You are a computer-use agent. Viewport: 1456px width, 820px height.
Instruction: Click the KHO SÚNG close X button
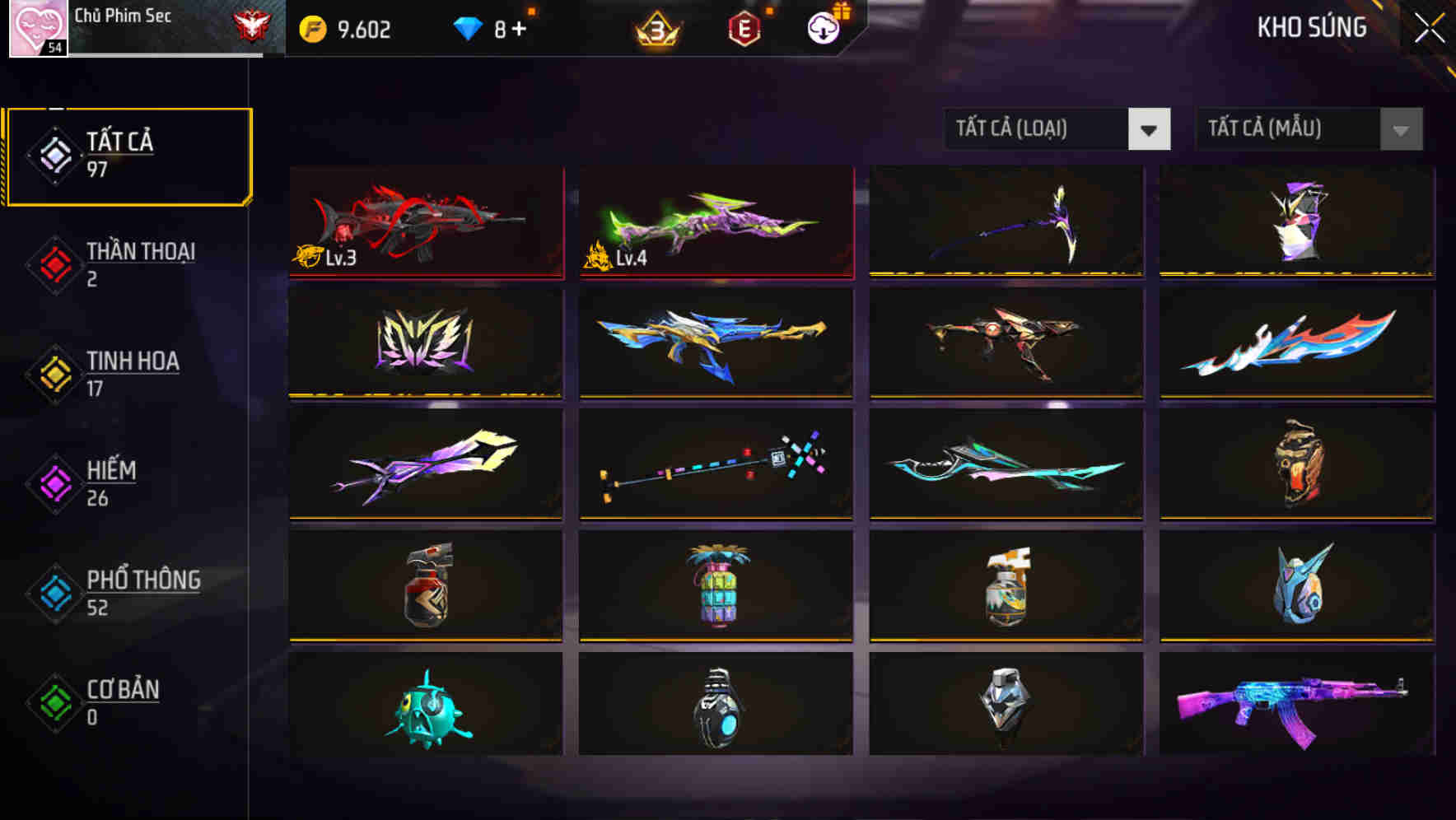[1430, 26]
